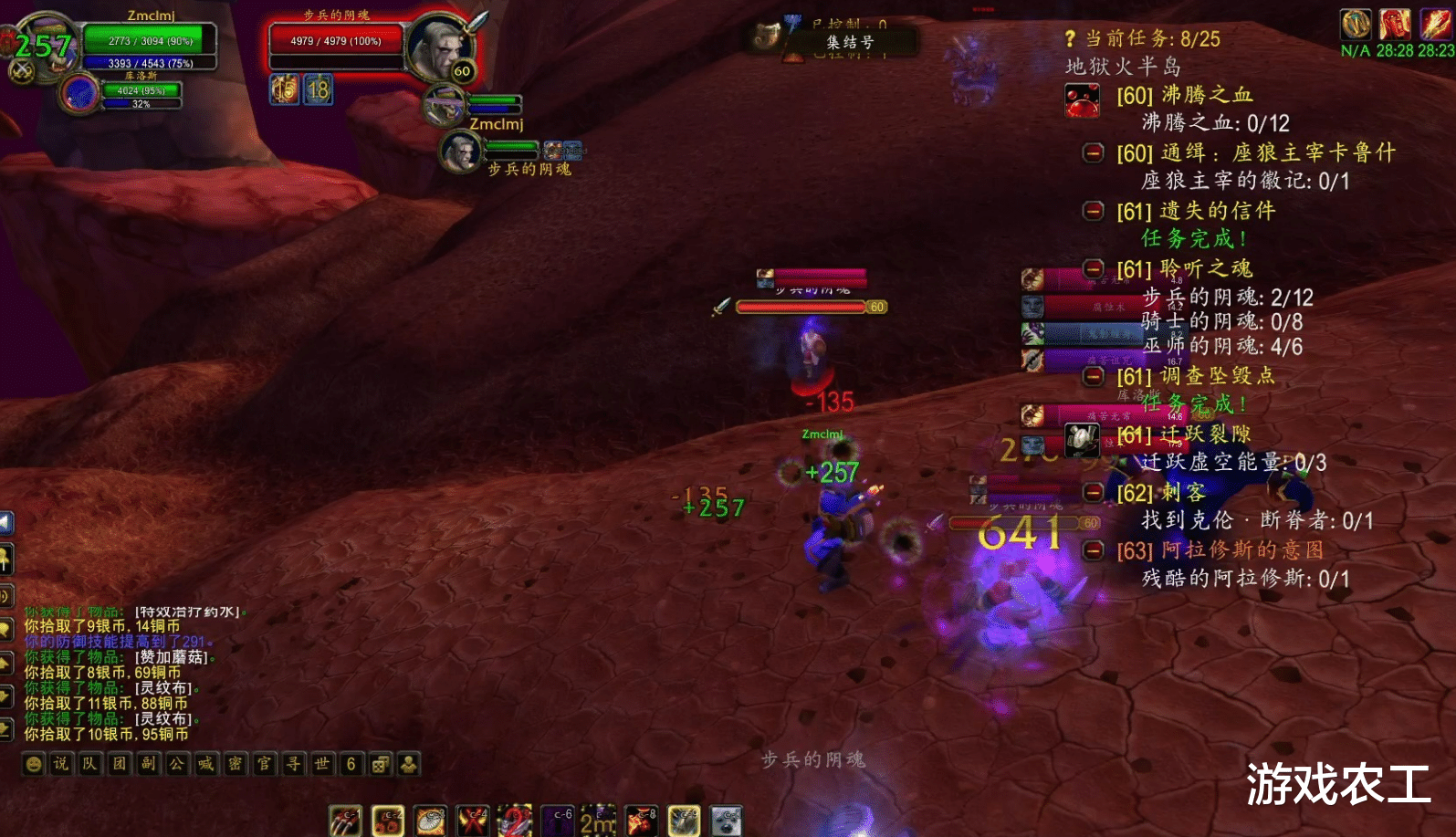Switch chat channel to 队 (party)
The width and height of the screenshot is (1456, 837).
click(89, 764)
